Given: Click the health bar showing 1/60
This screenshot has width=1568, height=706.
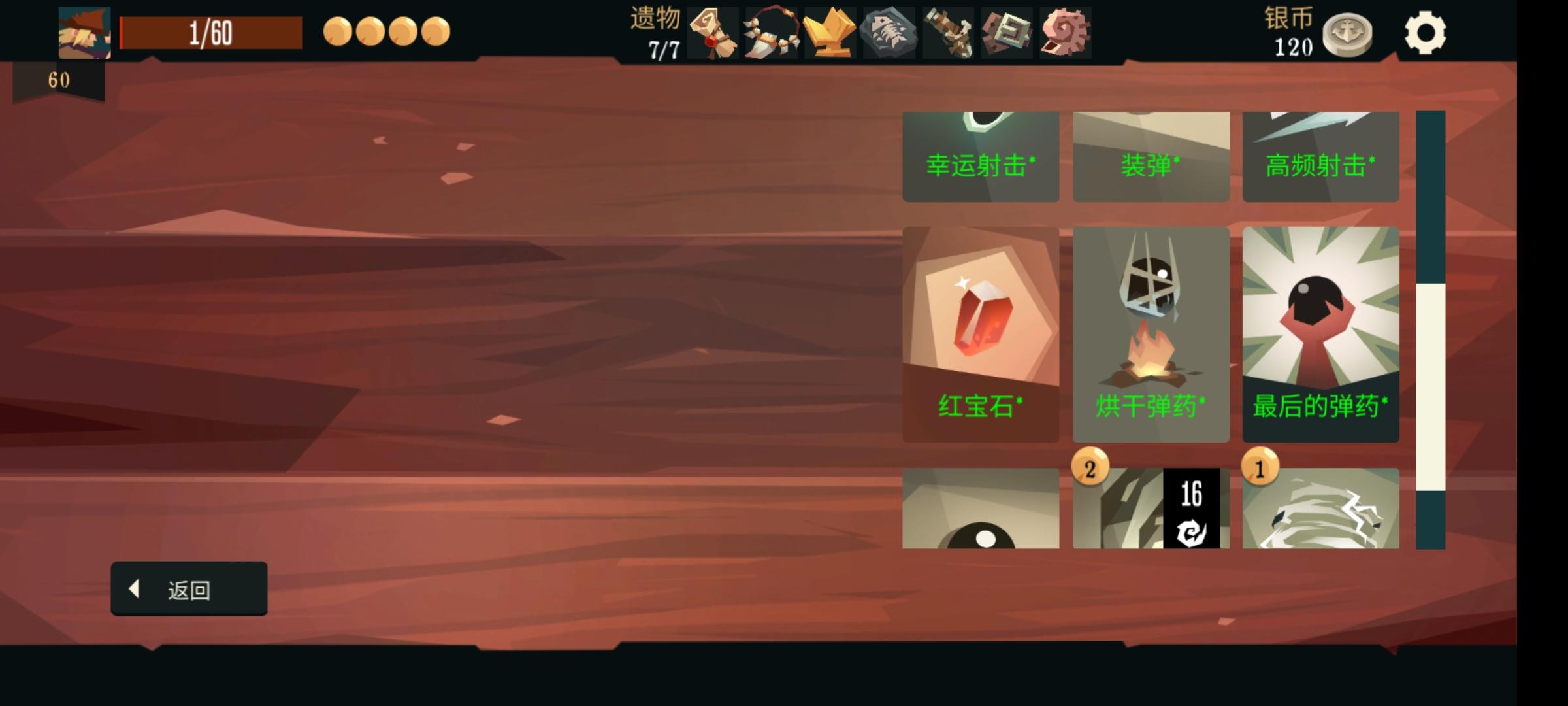Looking at the screenshot, I should point(210,31).
